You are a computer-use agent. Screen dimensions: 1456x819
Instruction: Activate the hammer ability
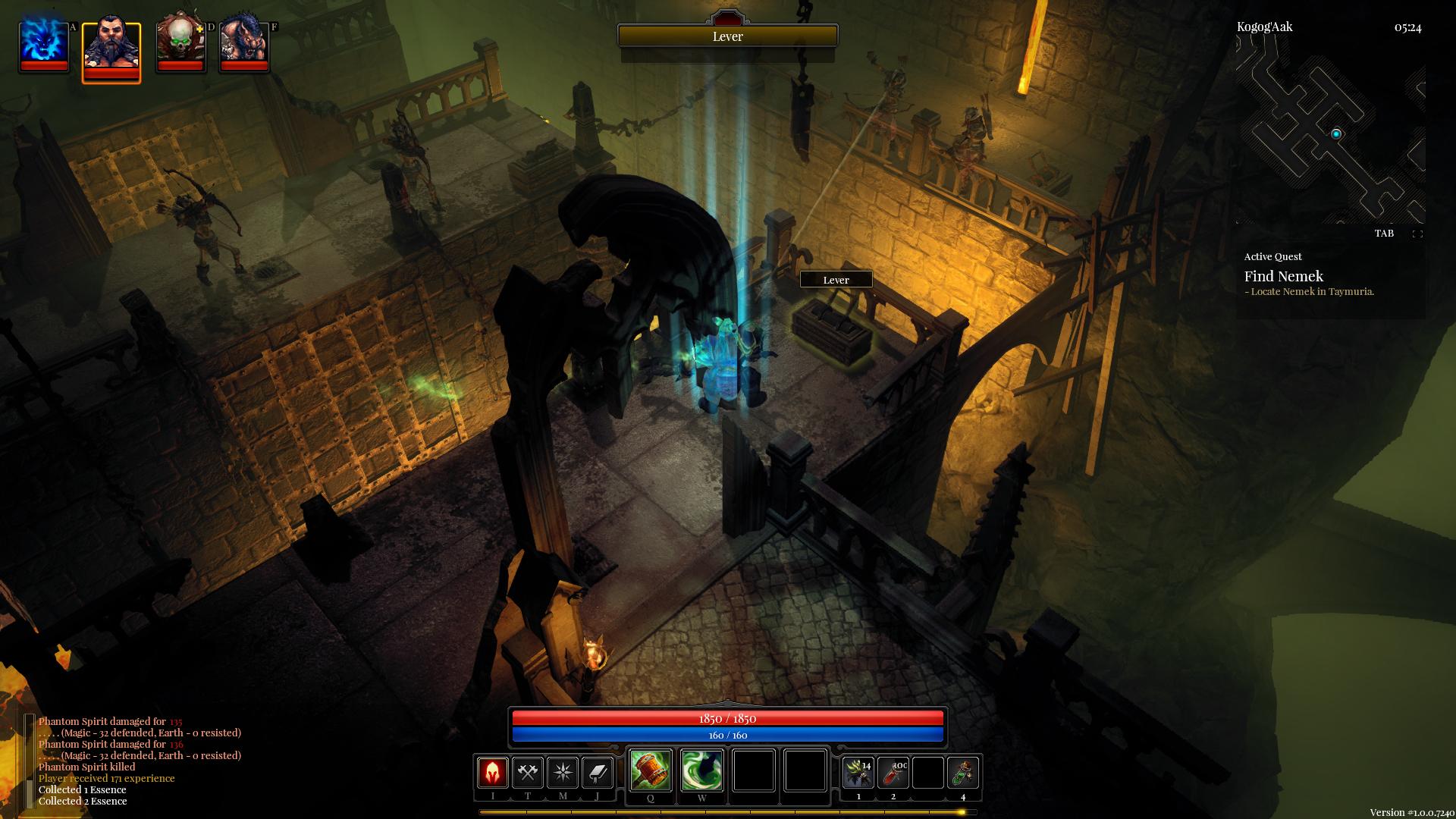click(651, 770)
